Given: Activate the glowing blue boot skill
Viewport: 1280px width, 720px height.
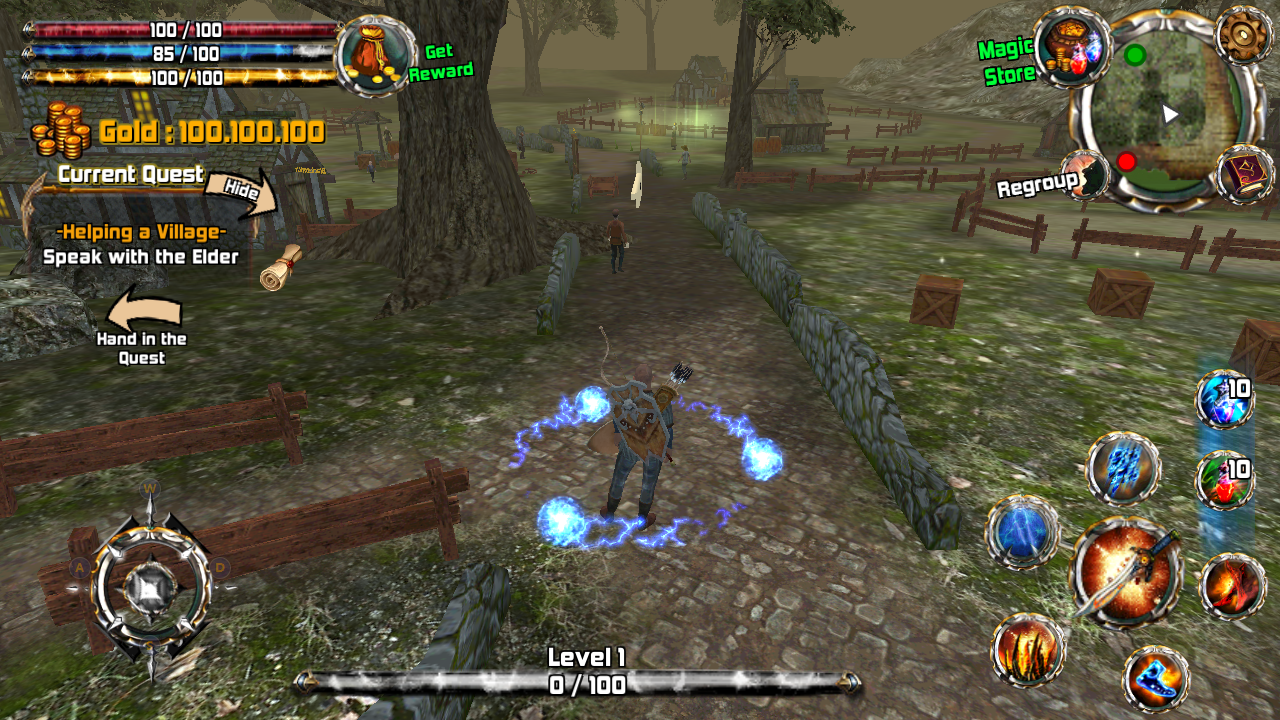Looking at the screenshot, I should pyautogui.click(x=1156, y=679).
